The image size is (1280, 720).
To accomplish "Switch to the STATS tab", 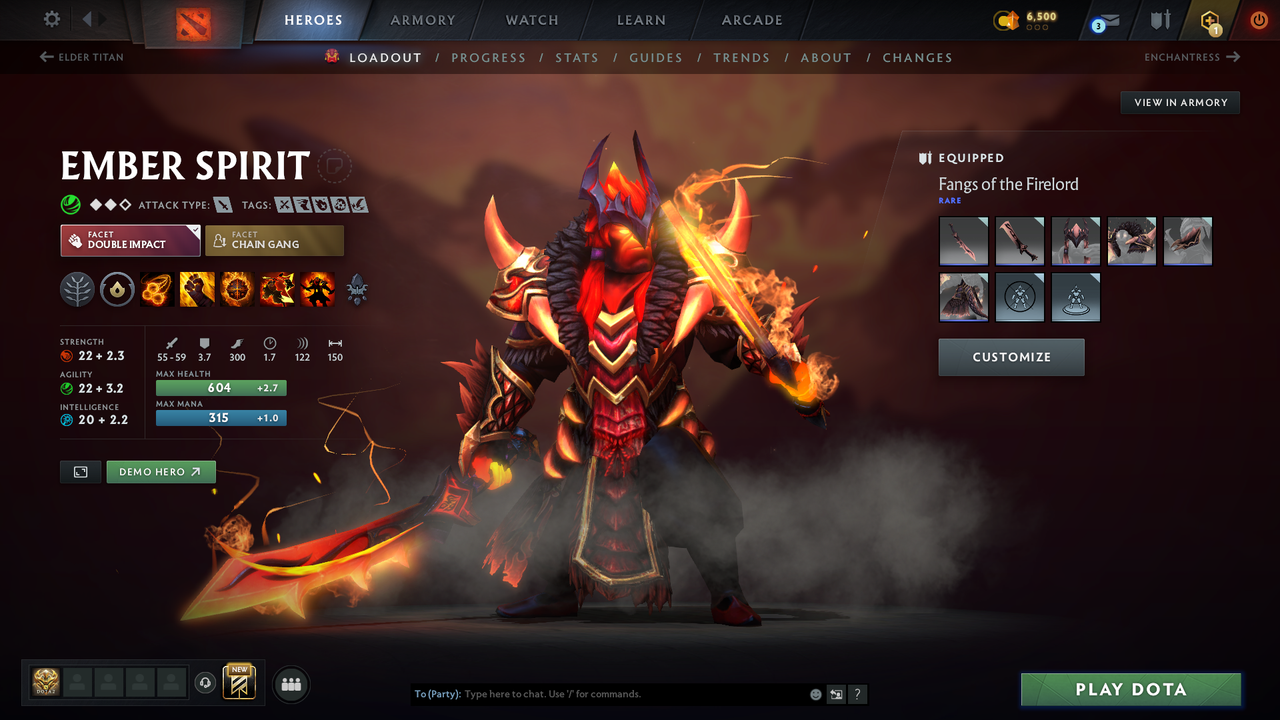I will [577, 57].
